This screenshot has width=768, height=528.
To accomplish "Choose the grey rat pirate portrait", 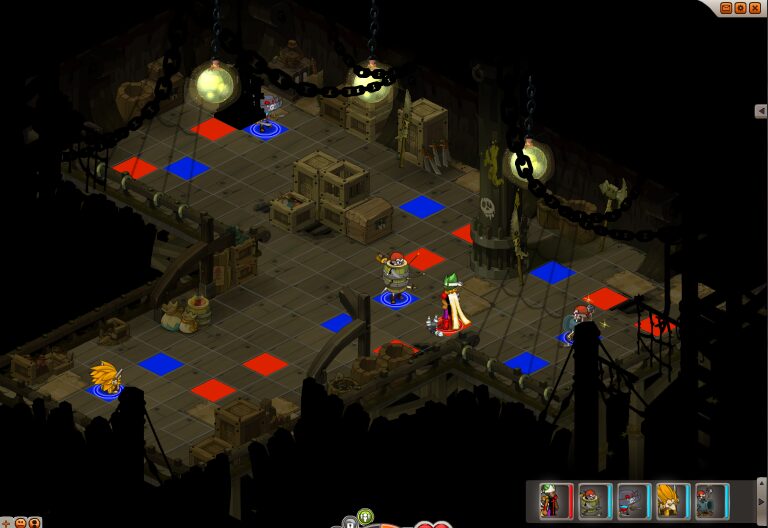I will (x=633, y=500).
